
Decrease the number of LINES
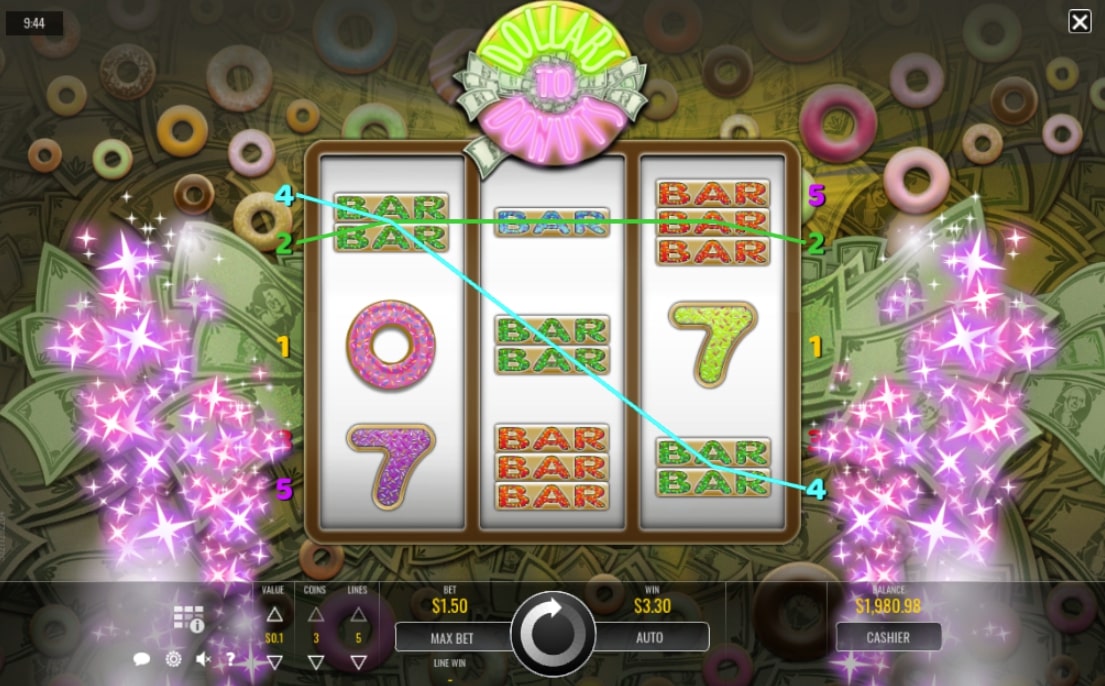[x=357, y=662]
